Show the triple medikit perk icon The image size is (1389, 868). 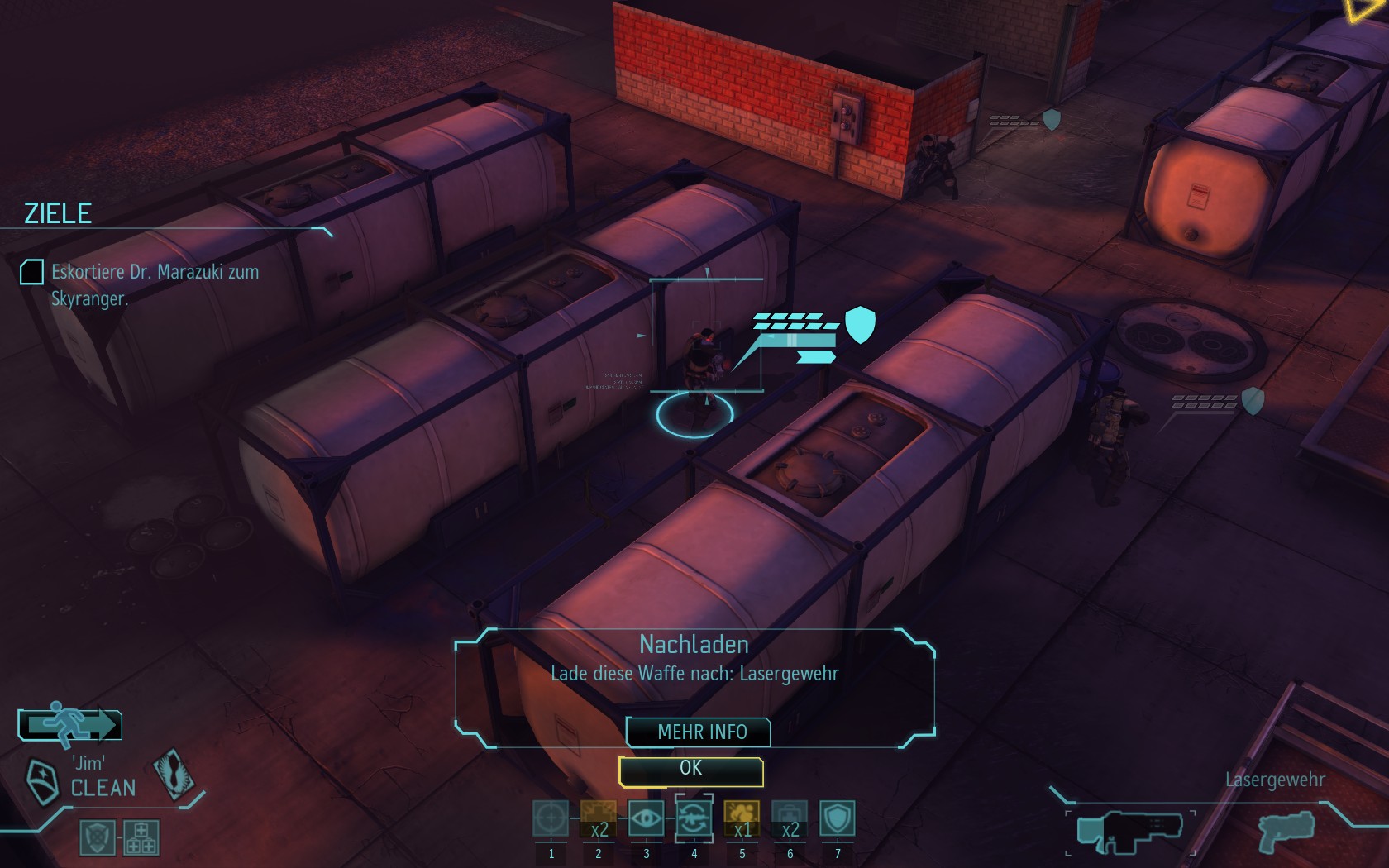click(x=141, y=837)
